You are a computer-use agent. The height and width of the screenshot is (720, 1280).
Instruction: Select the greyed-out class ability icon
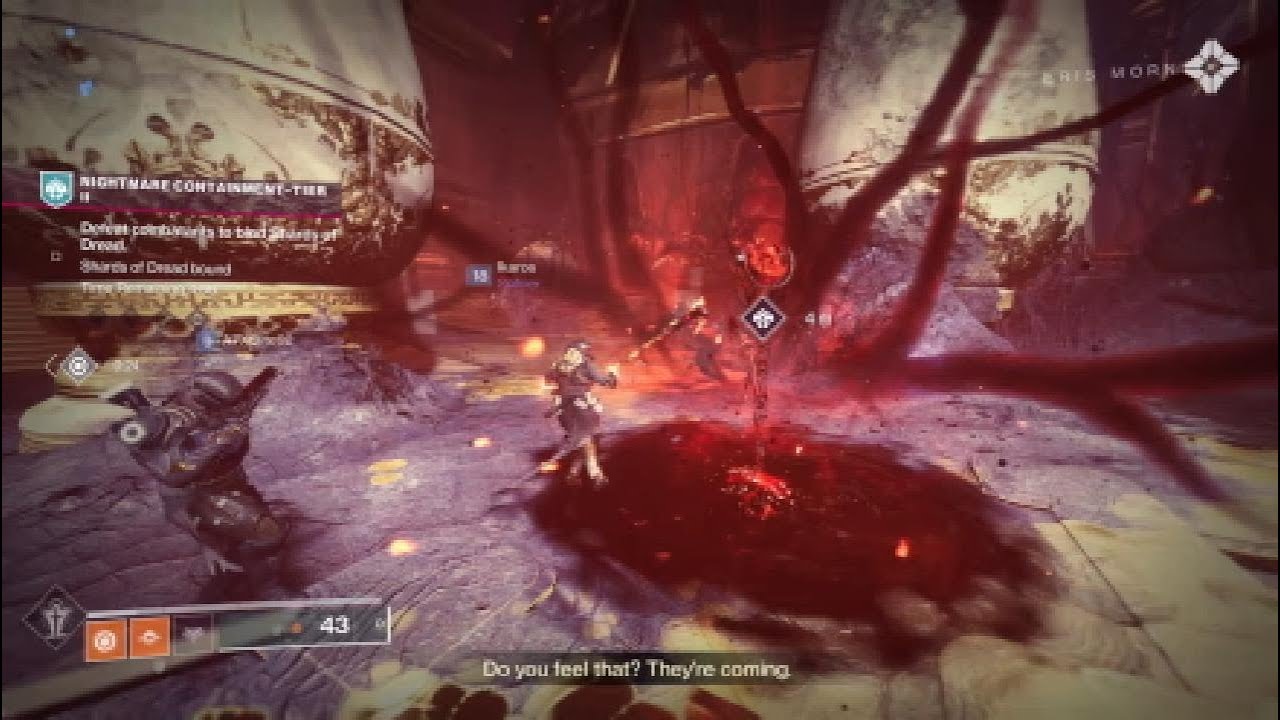point(192,637)
